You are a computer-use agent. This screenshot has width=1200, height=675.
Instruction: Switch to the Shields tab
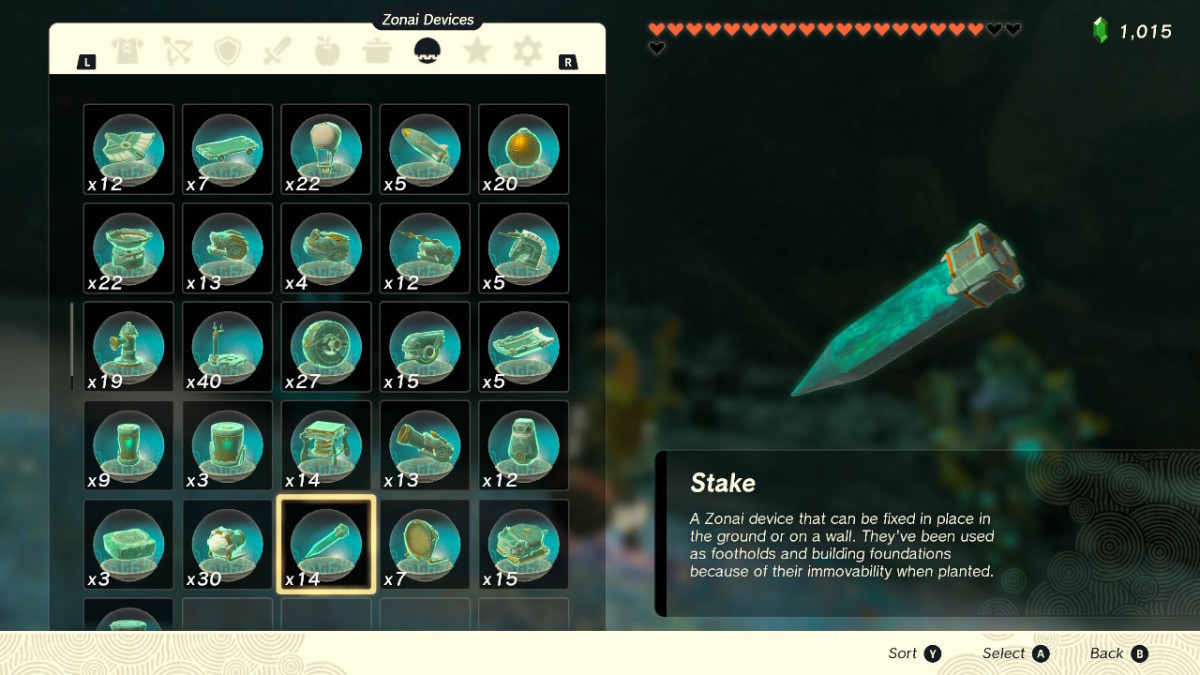228,51
